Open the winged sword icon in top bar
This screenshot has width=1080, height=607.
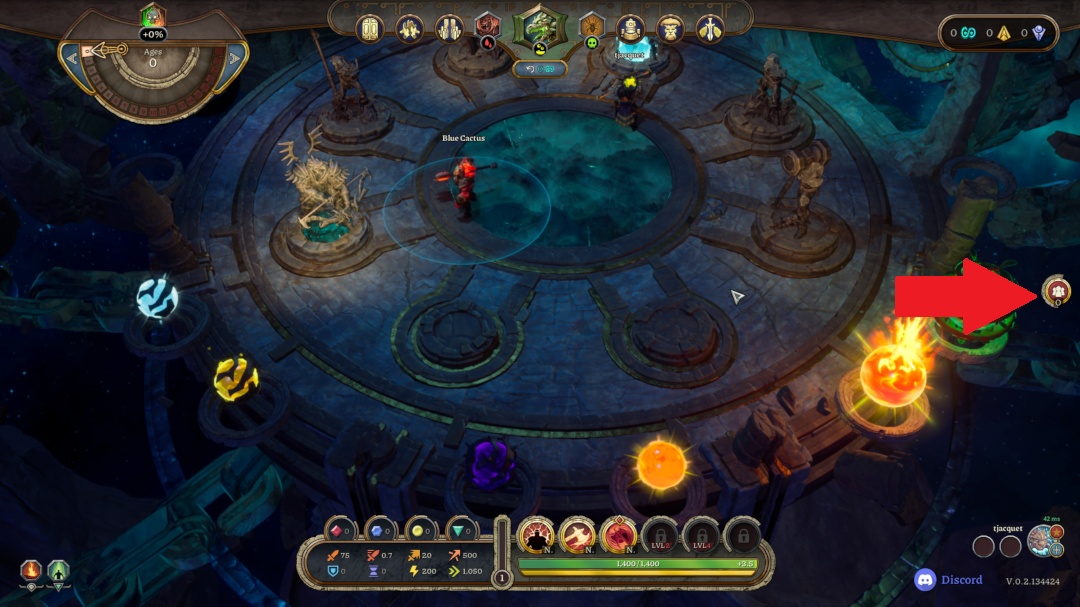711,28
